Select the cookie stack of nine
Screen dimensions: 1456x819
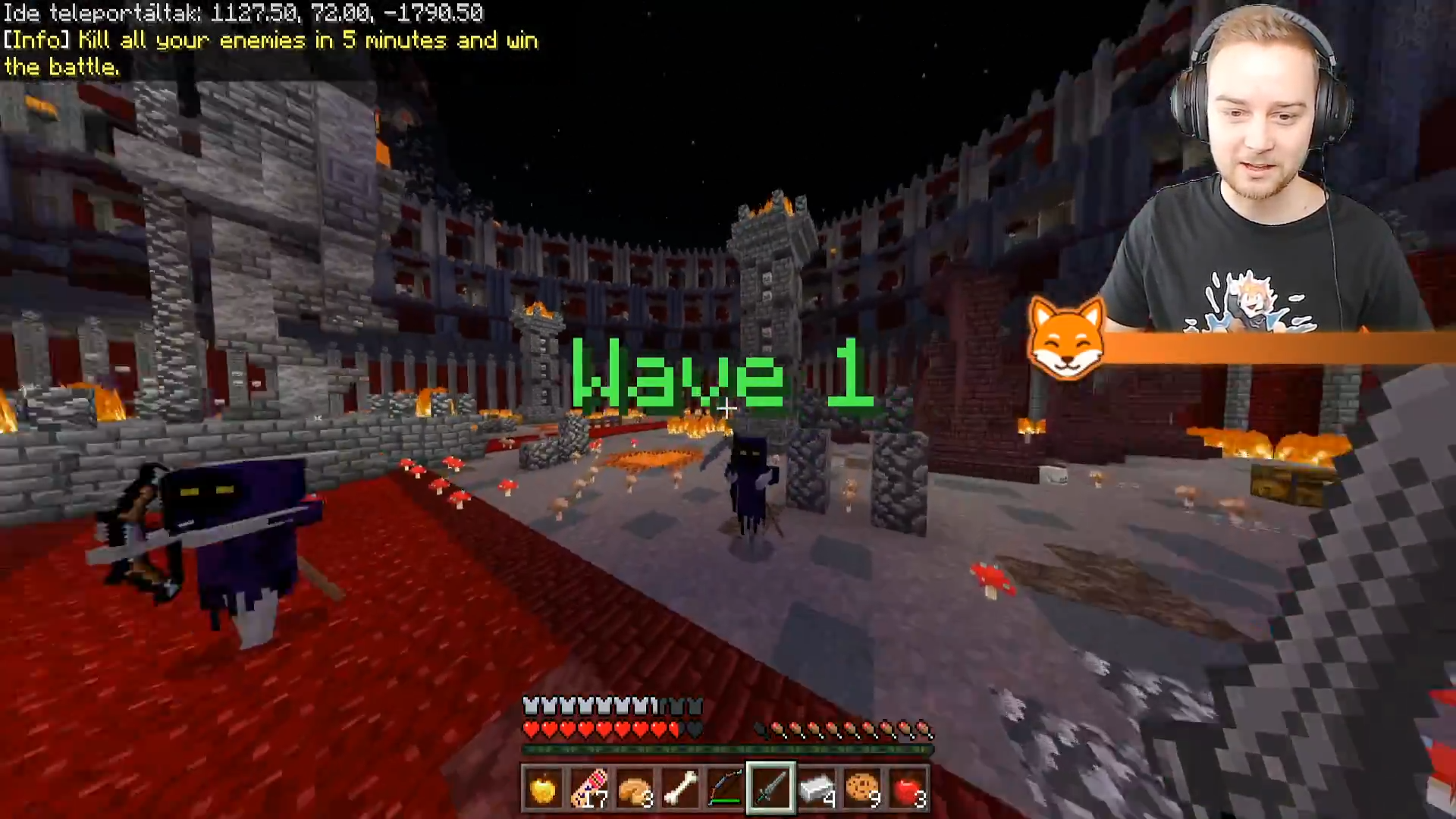(x=862, y=789)
